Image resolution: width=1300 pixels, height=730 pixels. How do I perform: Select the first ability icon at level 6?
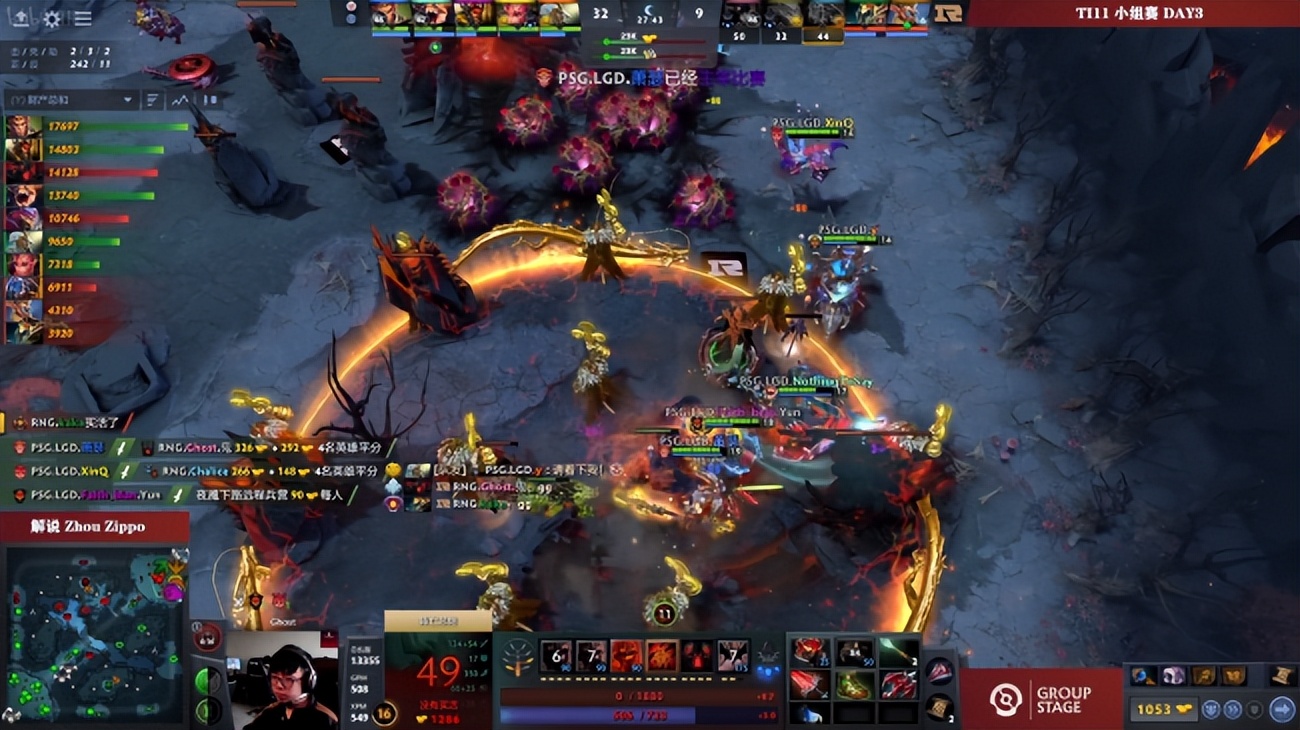click(x=556, y=655)
